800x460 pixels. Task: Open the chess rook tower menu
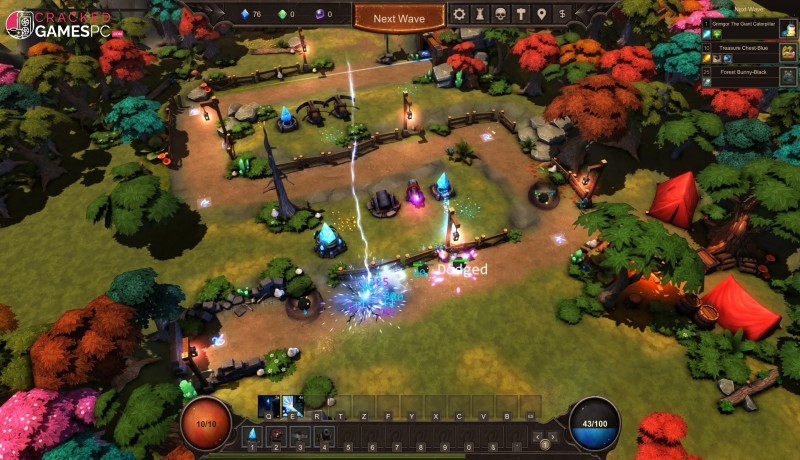[x=482, y=14]
